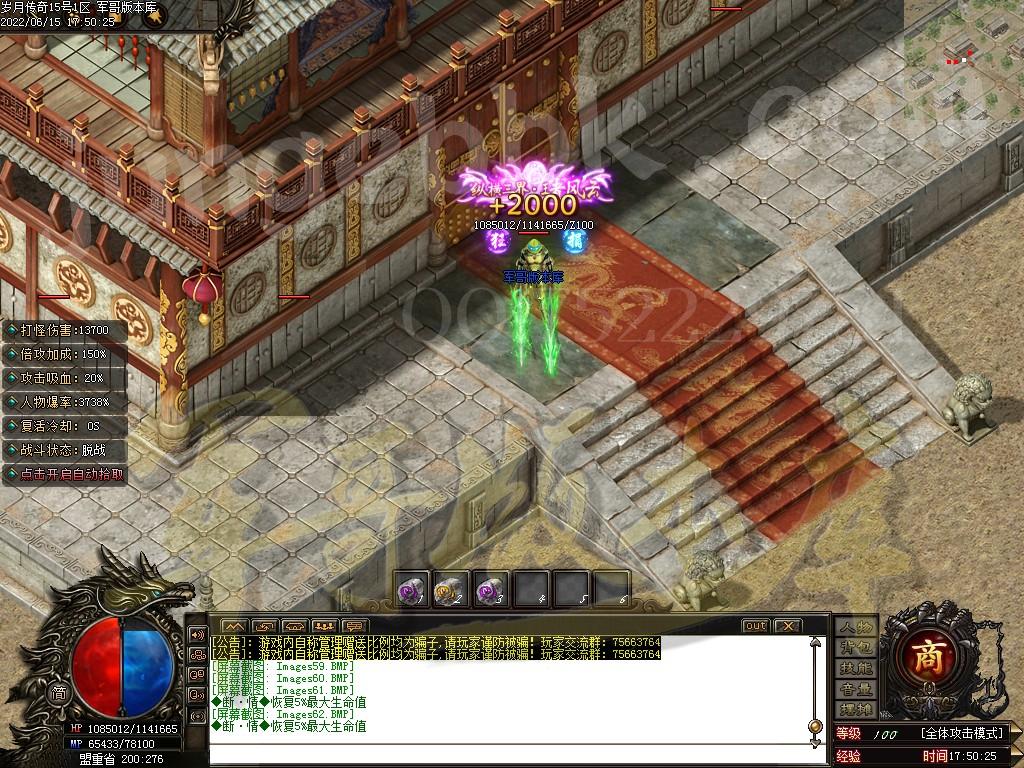Open the 人物 character panel
Screen dimensions: 1024x768
[x=856, y=626]
